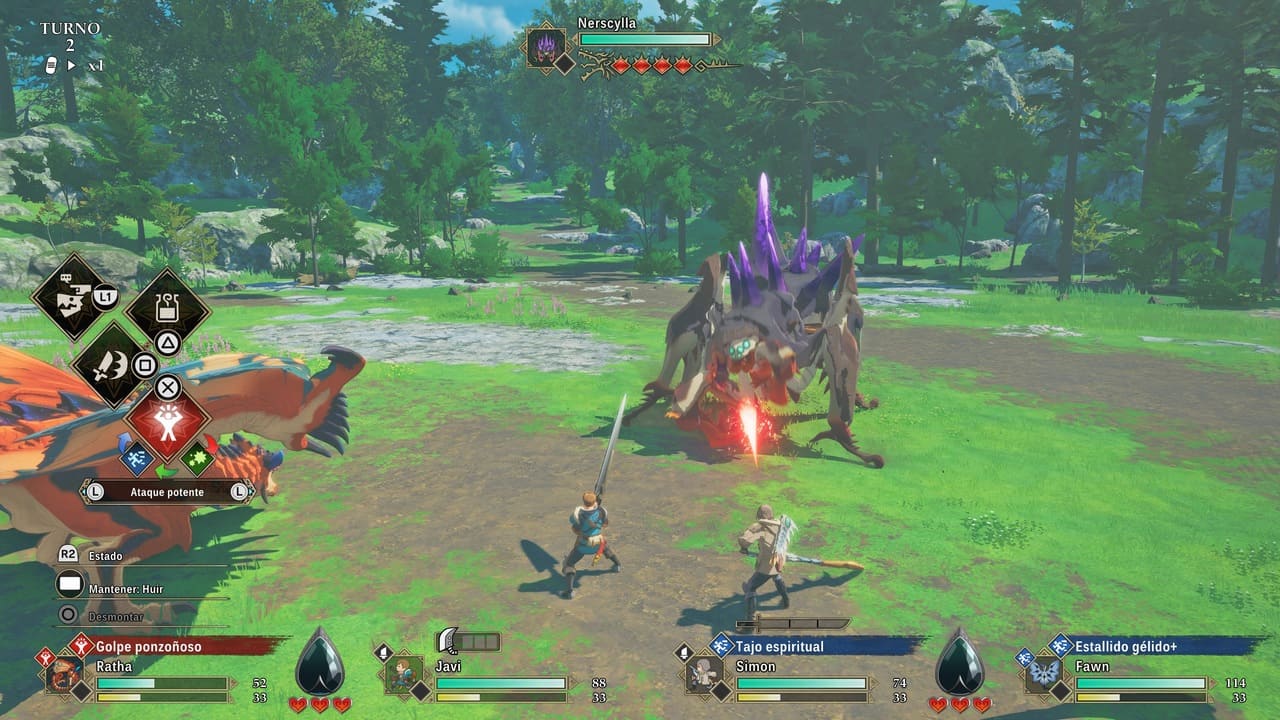Viewport: 1280px width, 720px height.
Task: Open the Estado status option
Action: pos(105,556)
